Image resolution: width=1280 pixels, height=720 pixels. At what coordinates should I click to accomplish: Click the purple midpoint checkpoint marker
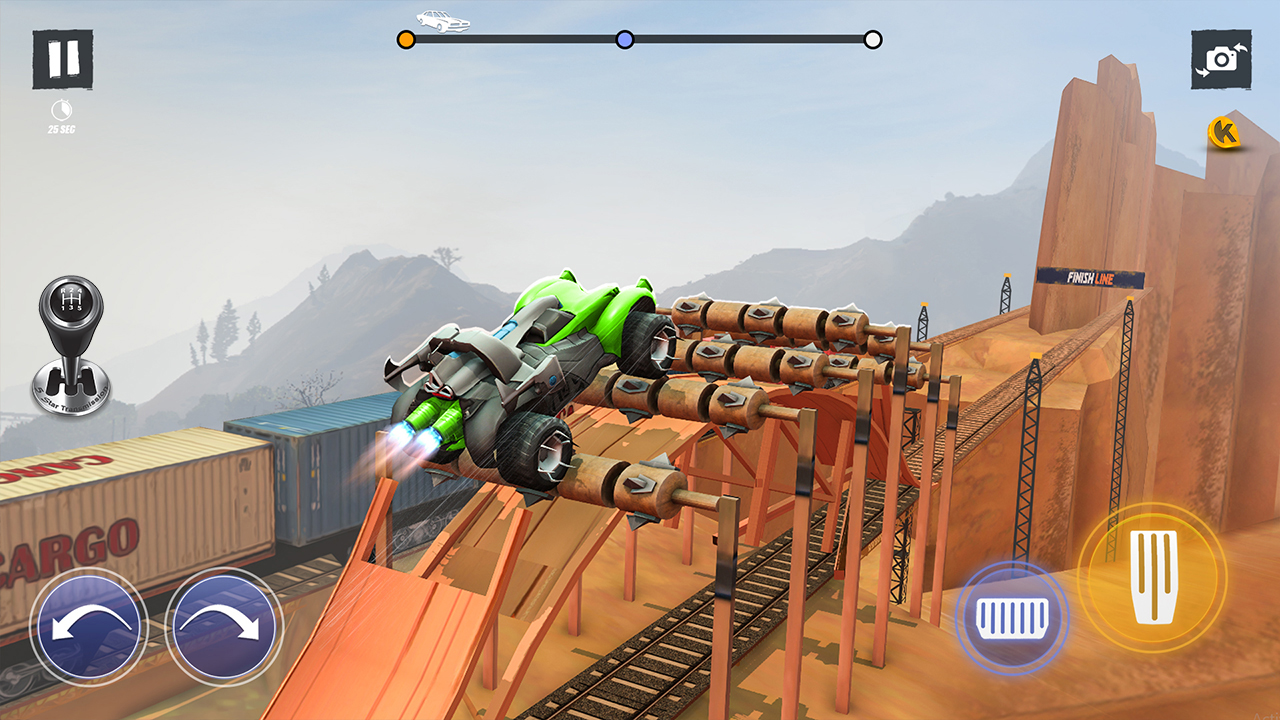click(x=624, y=38)
